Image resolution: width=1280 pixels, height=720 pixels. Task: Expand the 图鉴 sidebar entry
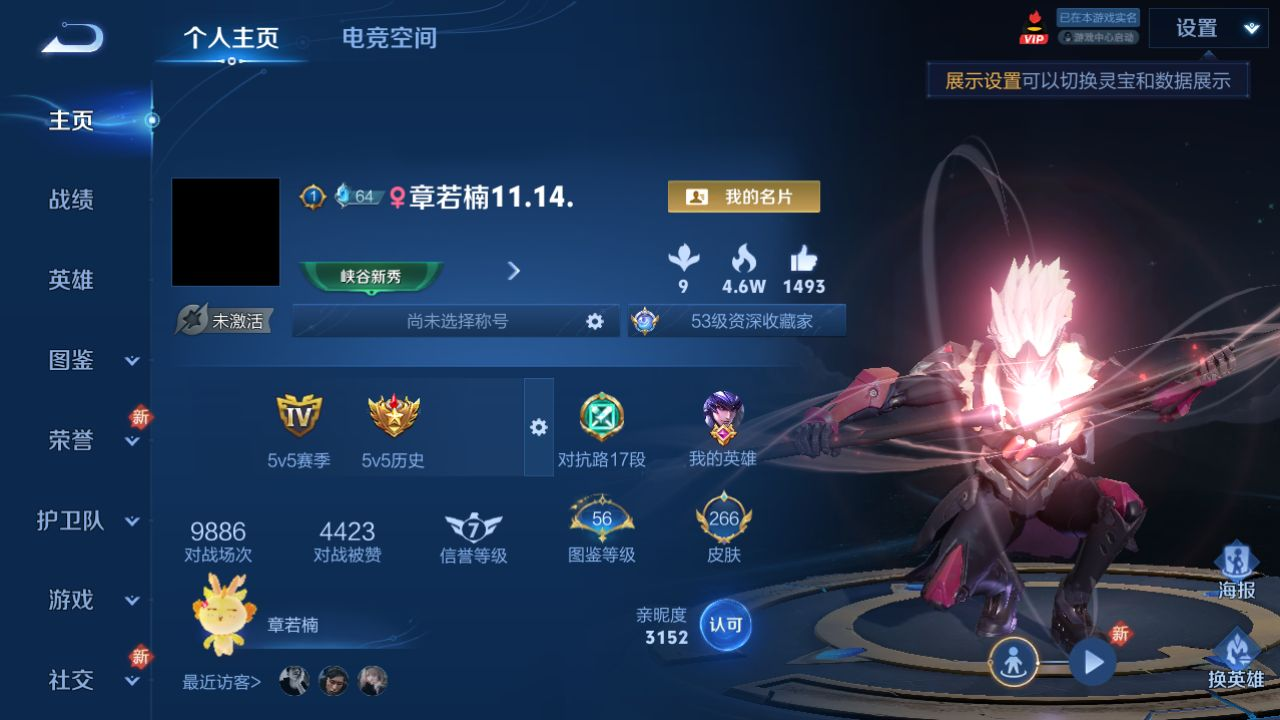tap(92, 360)
